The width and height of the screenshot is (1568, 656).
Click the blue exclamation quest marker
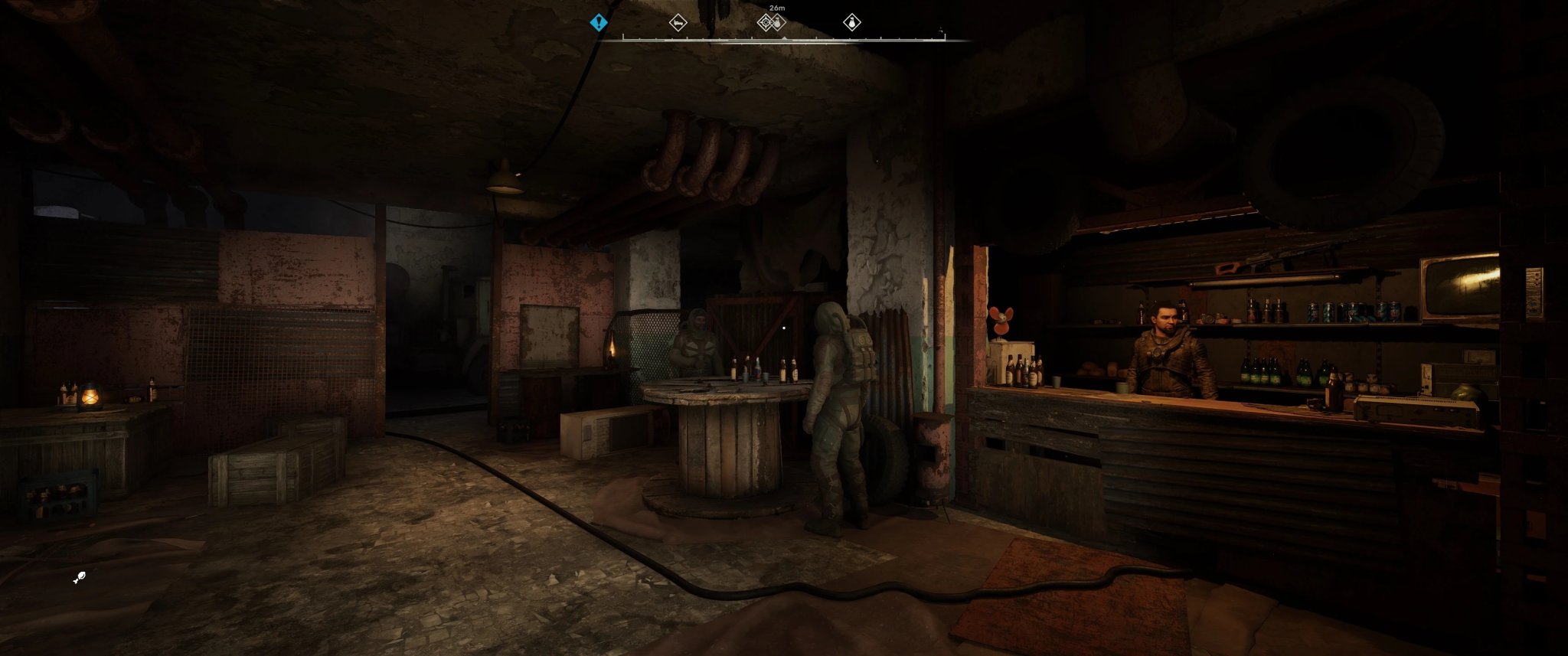coord(599,23)
